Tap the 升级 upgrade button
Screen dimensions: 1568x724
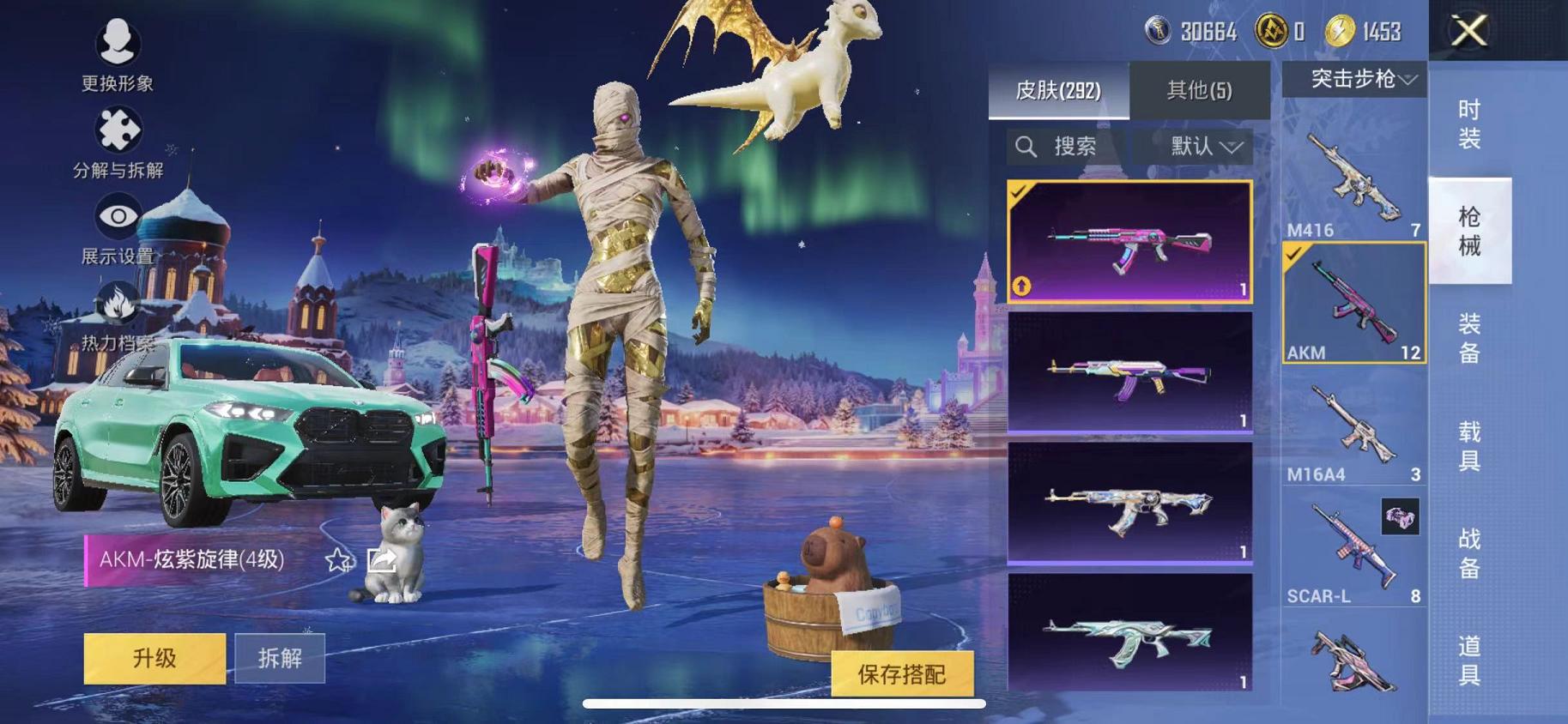tap(153, 659)
